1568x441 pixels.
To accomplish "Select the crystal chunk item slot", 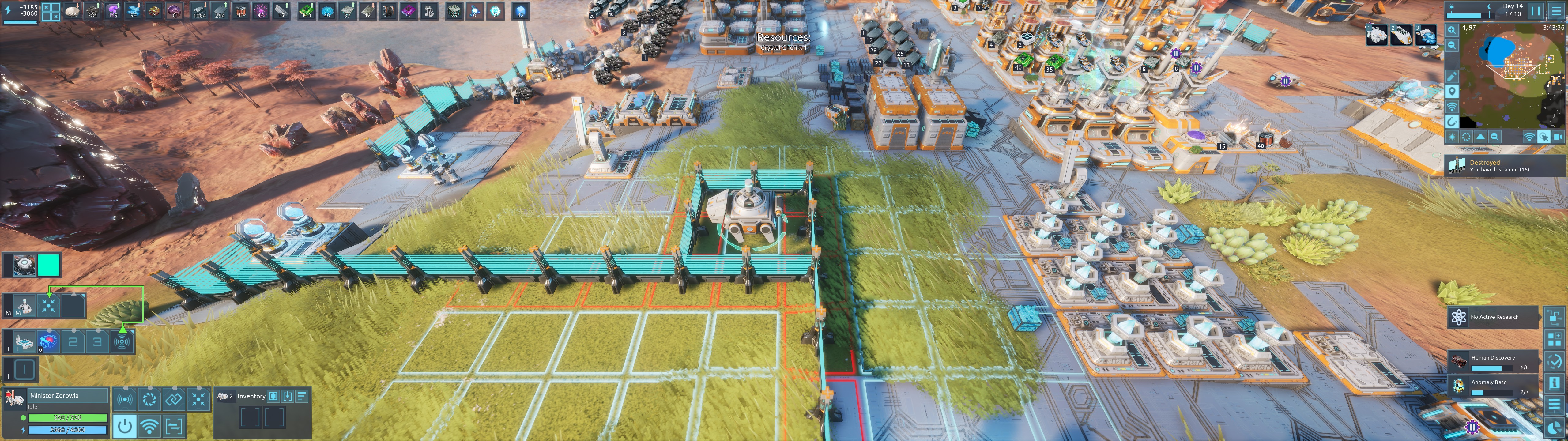I will (47, 342).
